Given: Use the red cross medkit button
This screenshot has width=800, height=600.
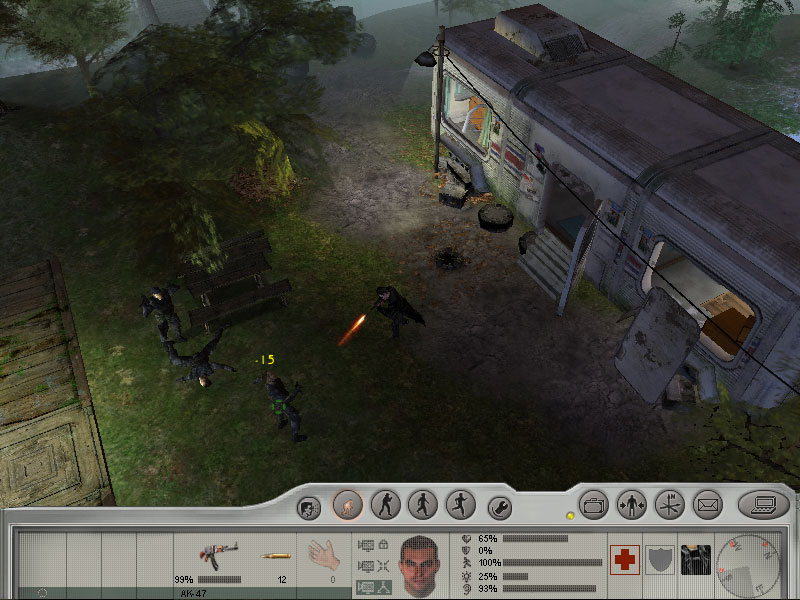Looking at the screenshot, I should tap(624, 560).
